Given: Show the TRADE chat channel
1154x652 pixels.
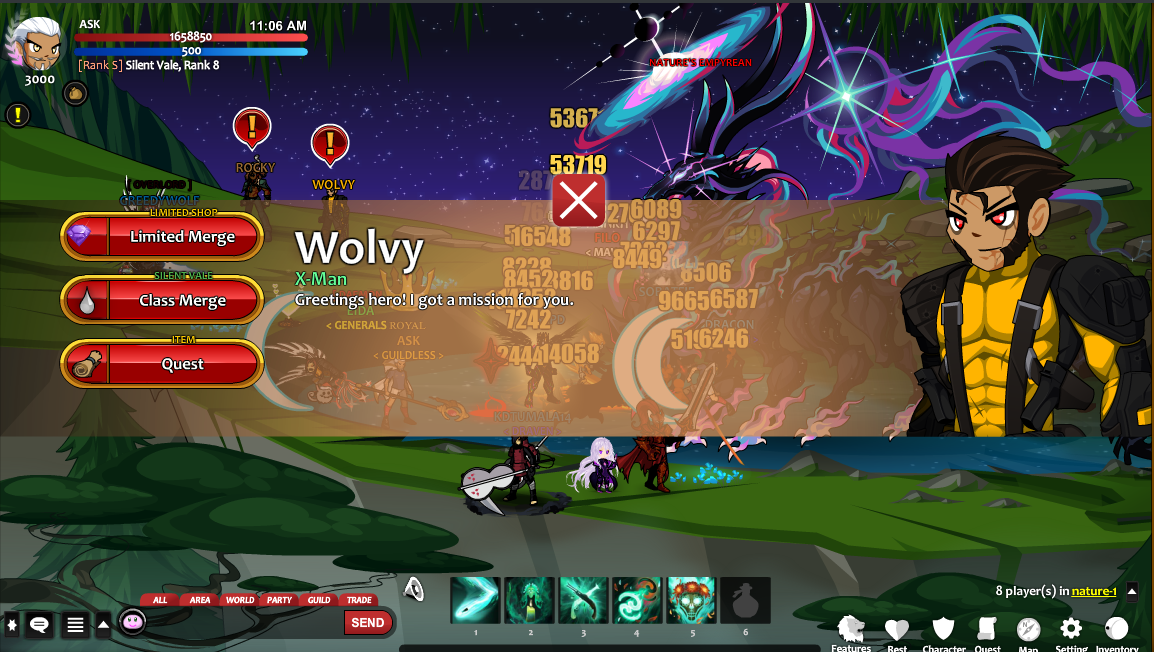Looking at the screenshot, I should (358, 600).
